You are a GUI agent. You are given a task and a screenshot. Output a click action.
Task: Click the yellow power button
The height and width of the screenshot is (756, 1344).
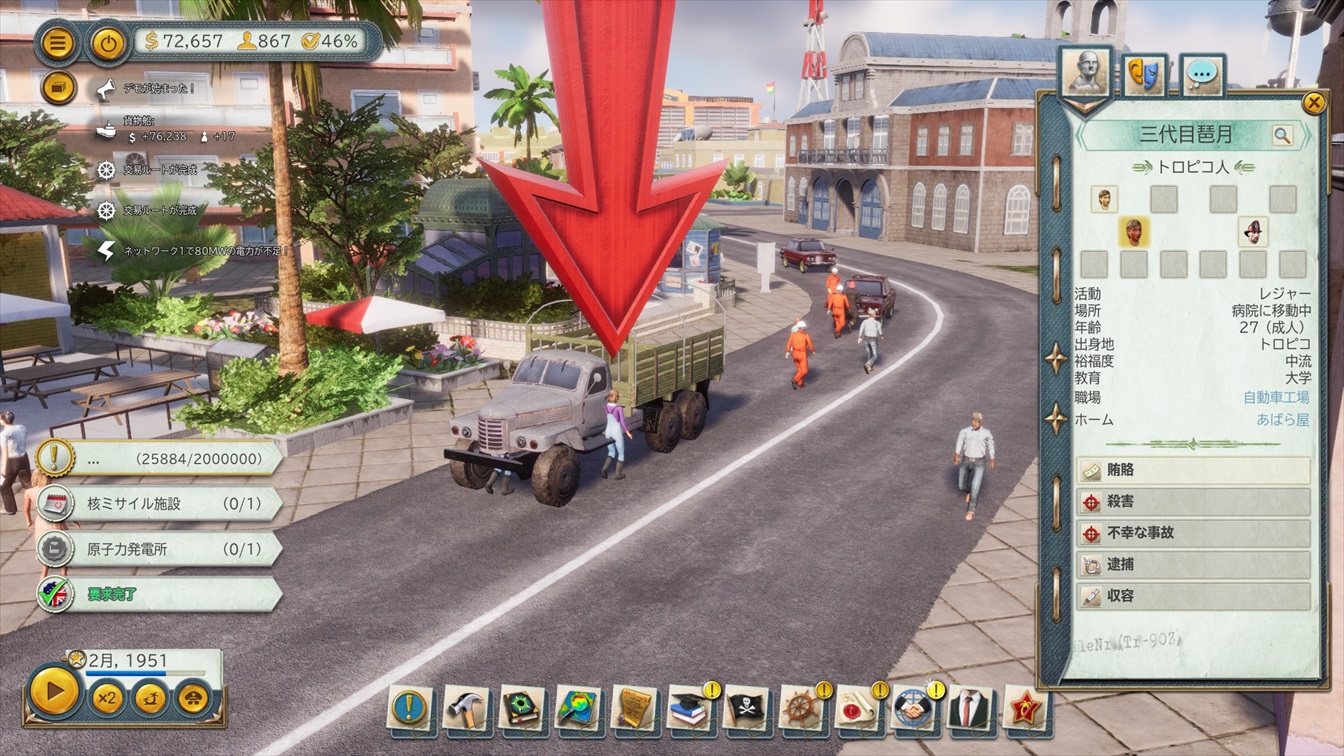point(108,43)
